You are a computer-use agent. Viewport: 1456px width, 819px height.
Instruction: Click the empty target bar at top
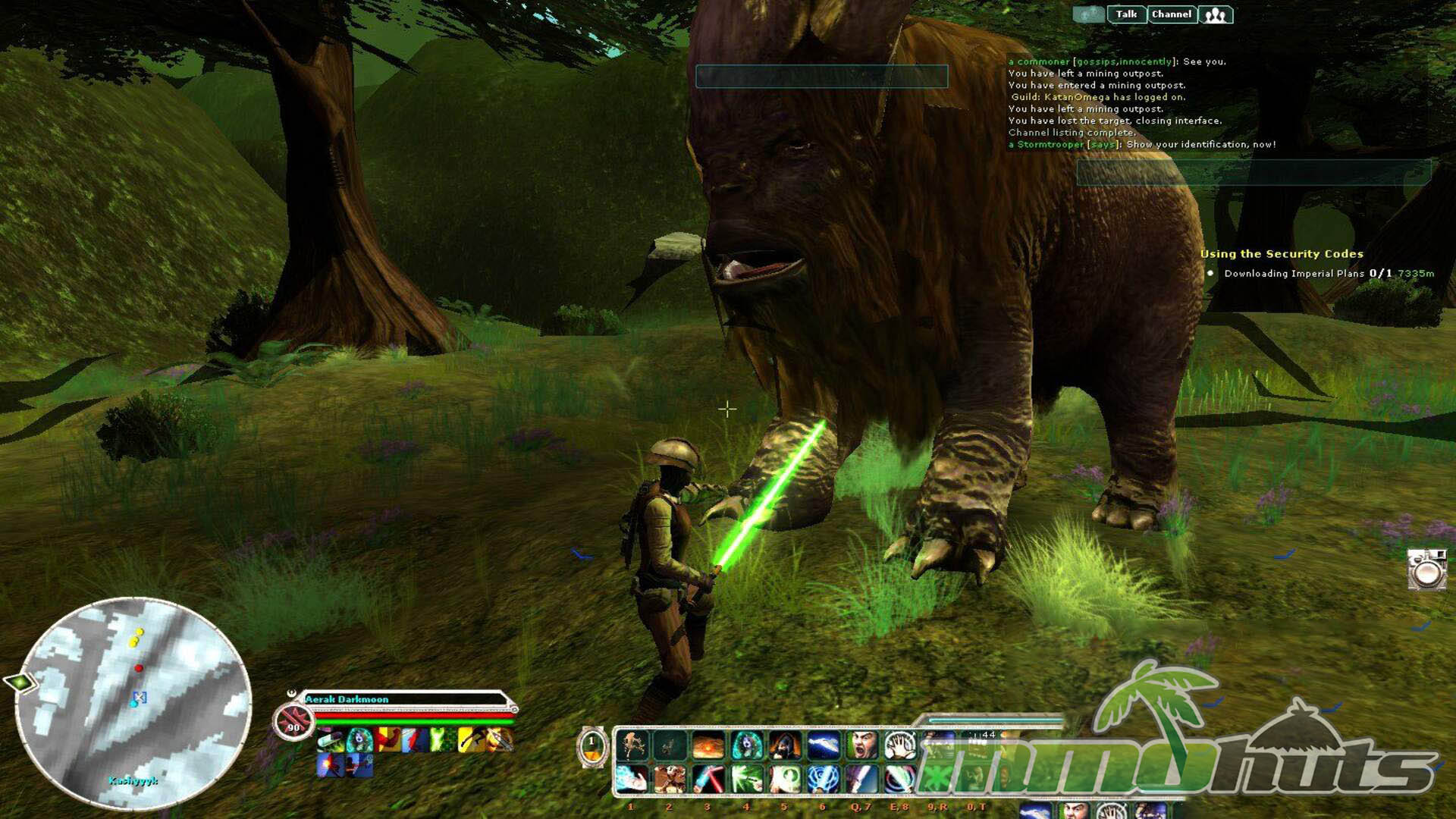coord(822,77)
